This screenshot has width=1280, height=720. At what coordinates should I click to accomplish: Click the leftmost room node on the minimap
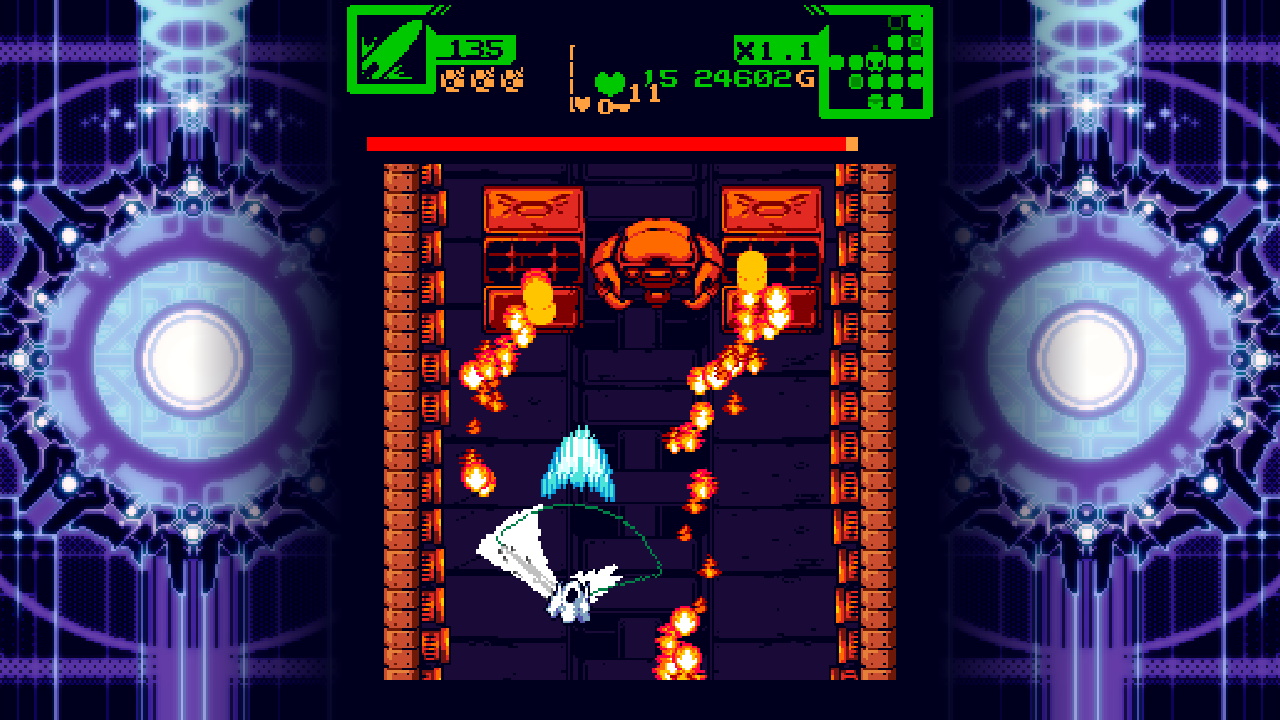click(x=836, y=62)
